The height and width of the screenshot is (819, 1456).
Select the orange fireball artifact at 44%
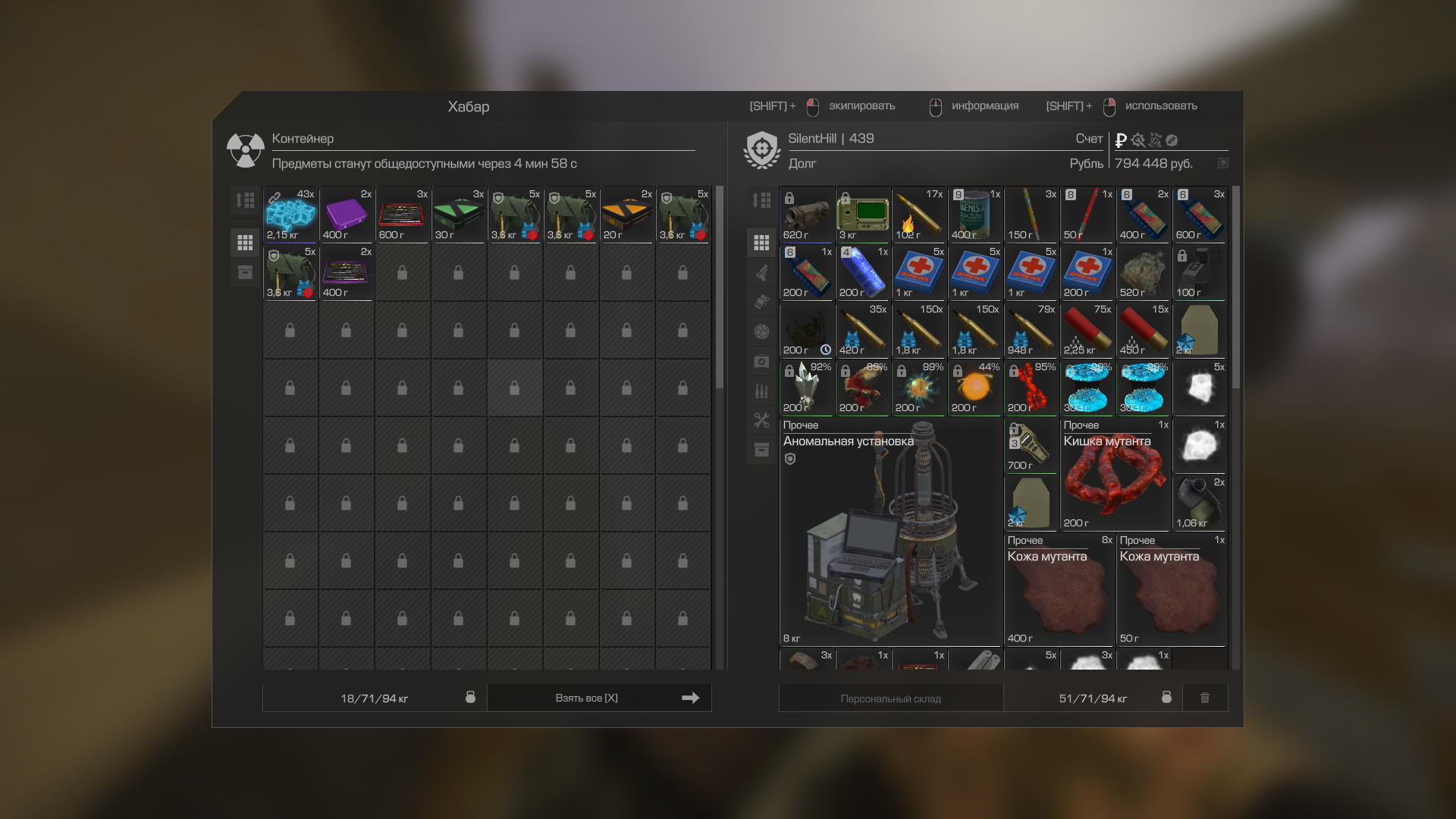click(975, 388)
